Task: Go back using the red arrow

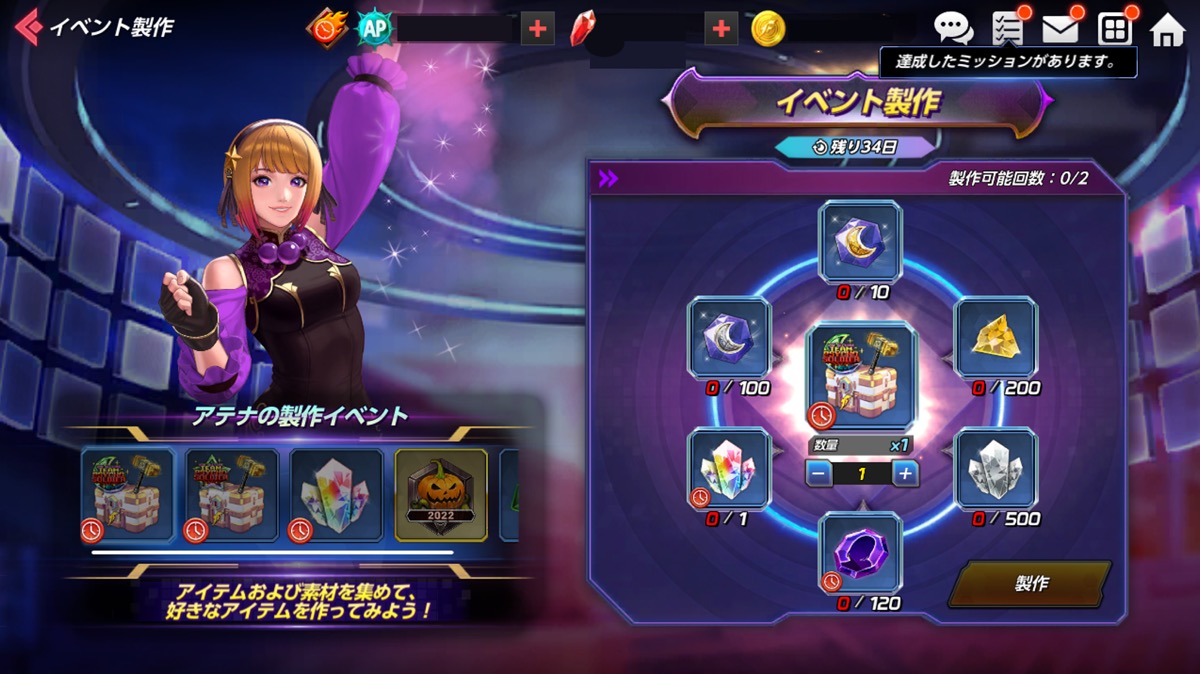Action: pyautogui.click(x=28, y=26)
